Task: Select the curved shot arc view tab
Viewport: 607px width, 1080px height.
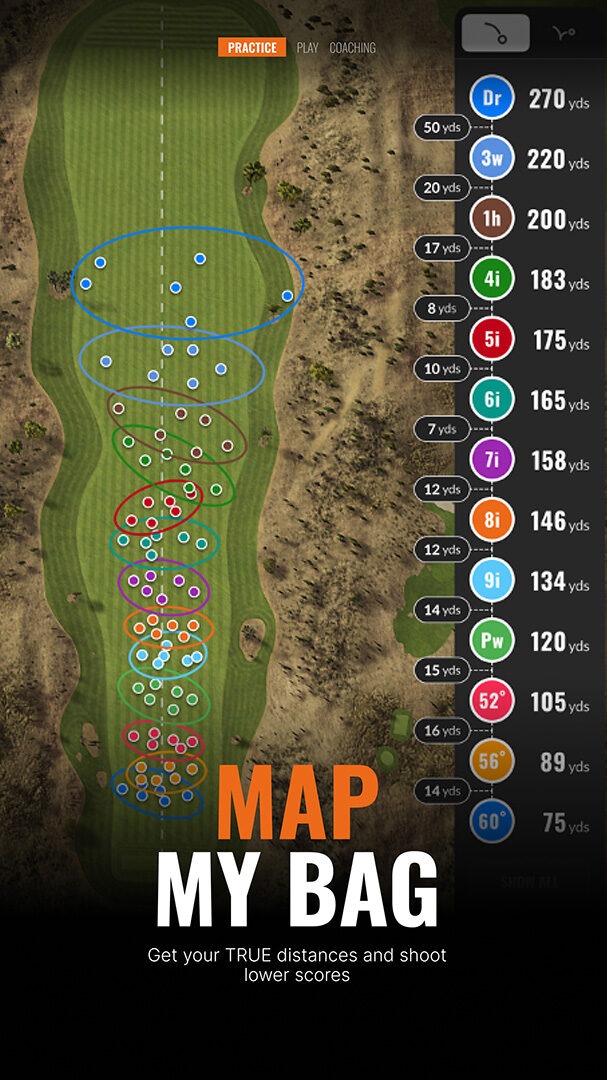Action: [x=495, y=34]
